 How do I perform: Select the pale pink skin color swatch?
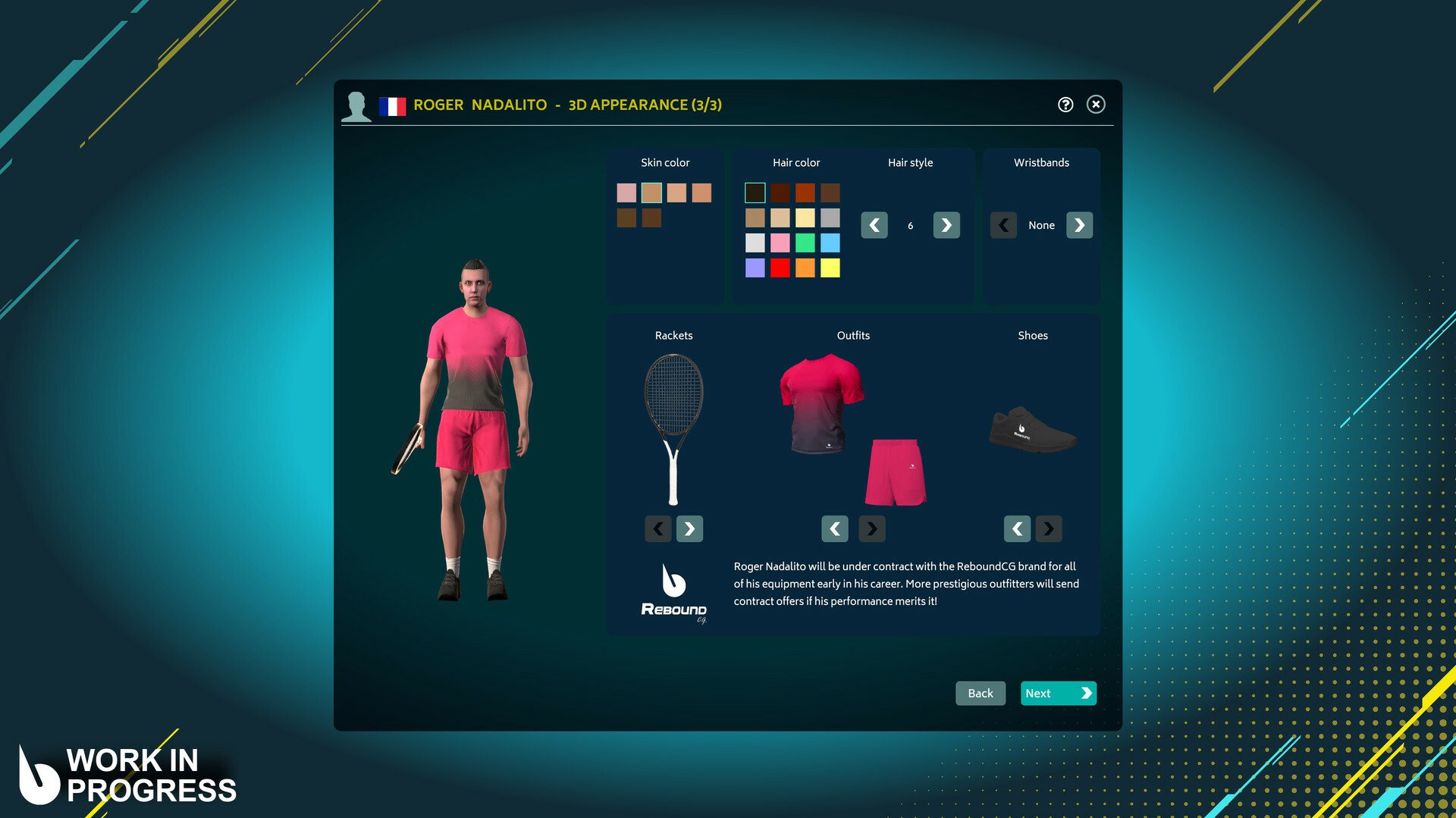point(626,193)
